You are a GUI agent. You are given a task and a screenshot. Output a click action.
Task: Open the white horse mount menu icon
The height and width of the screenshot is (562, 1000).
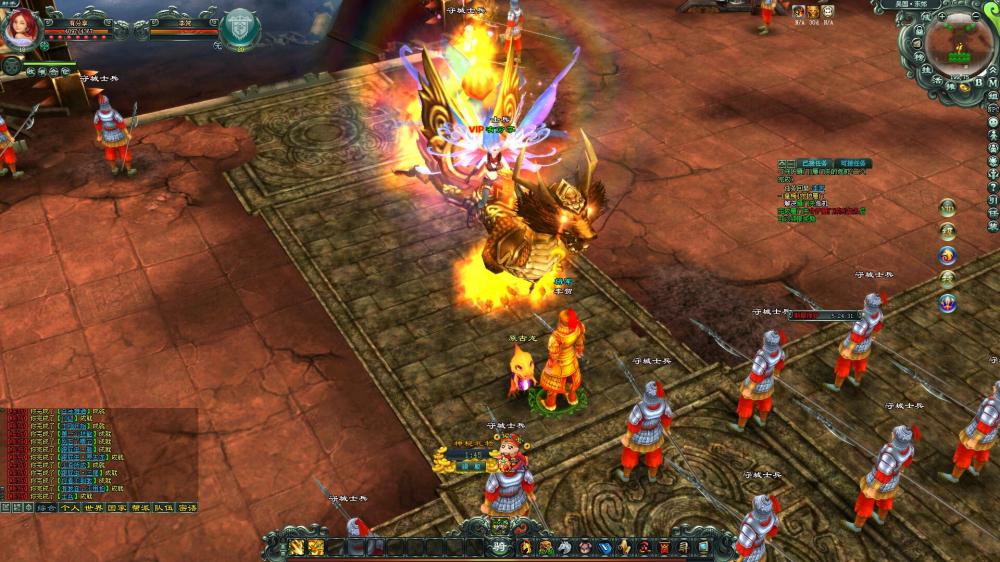[564, 547]
